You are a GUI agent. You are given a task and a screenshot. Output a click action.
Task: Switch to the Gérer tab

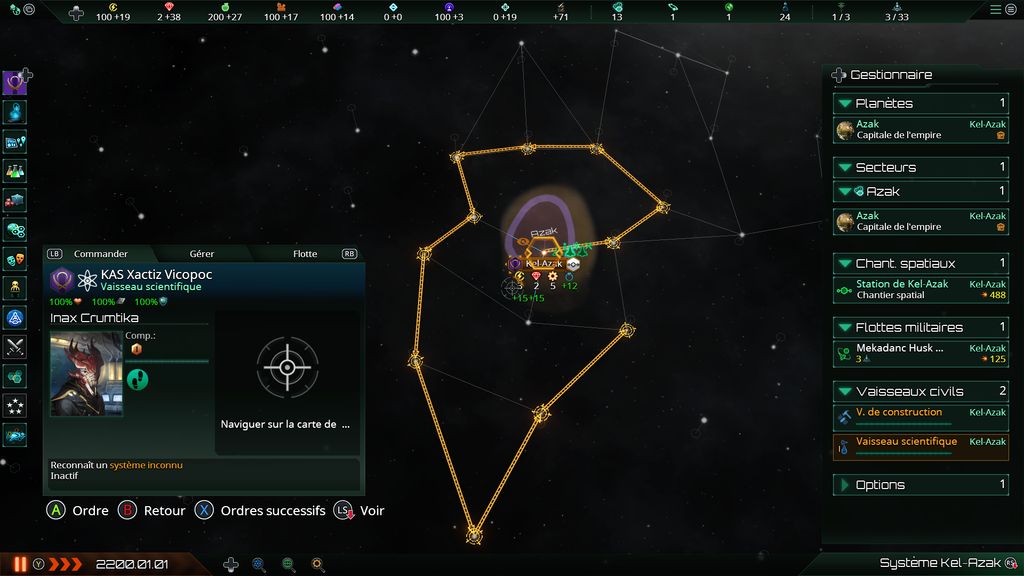point(201,254)
